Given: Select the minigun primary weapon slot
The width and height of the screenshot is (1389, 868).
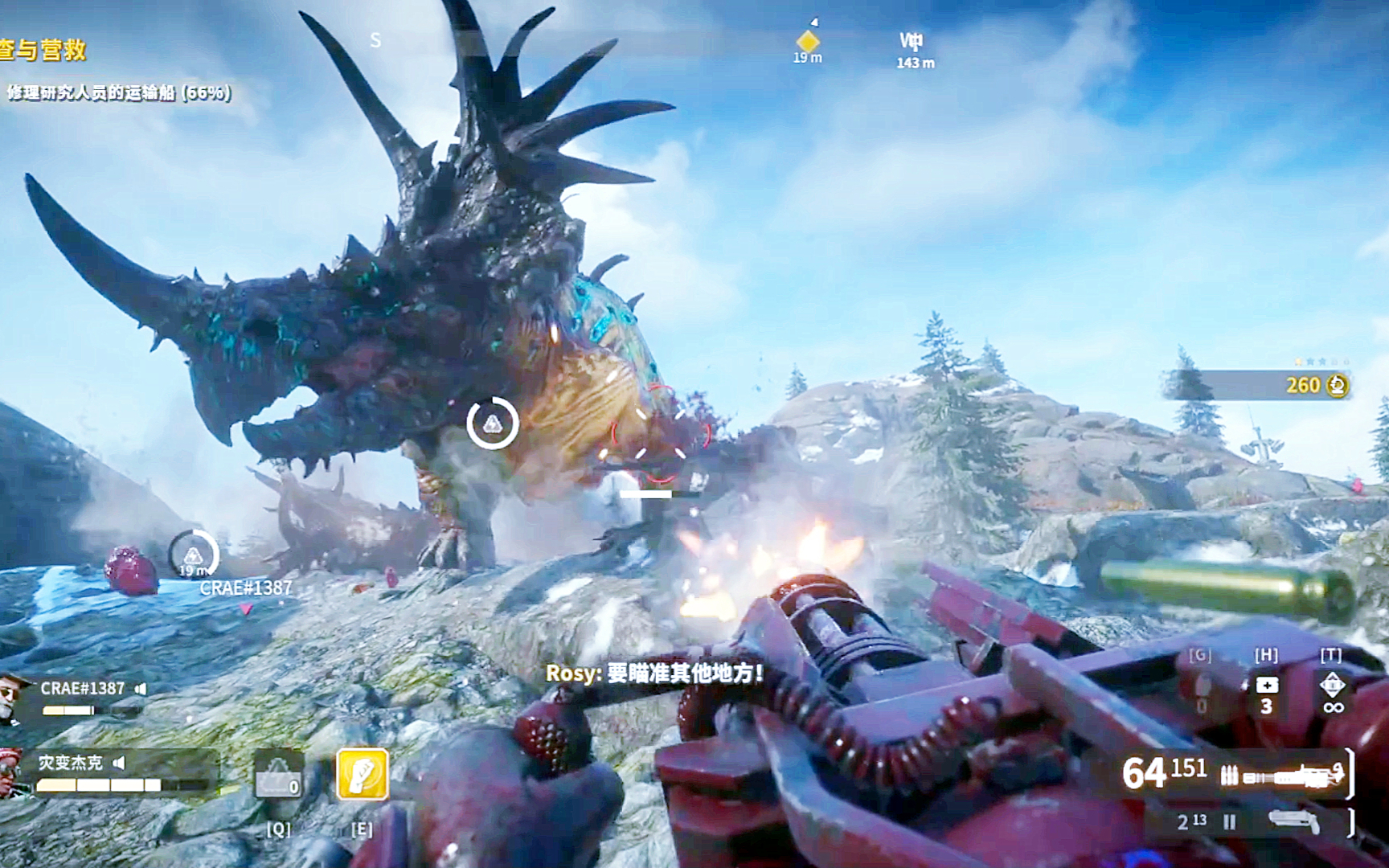Looking at the screenshot, I should tap(1280, 776).
